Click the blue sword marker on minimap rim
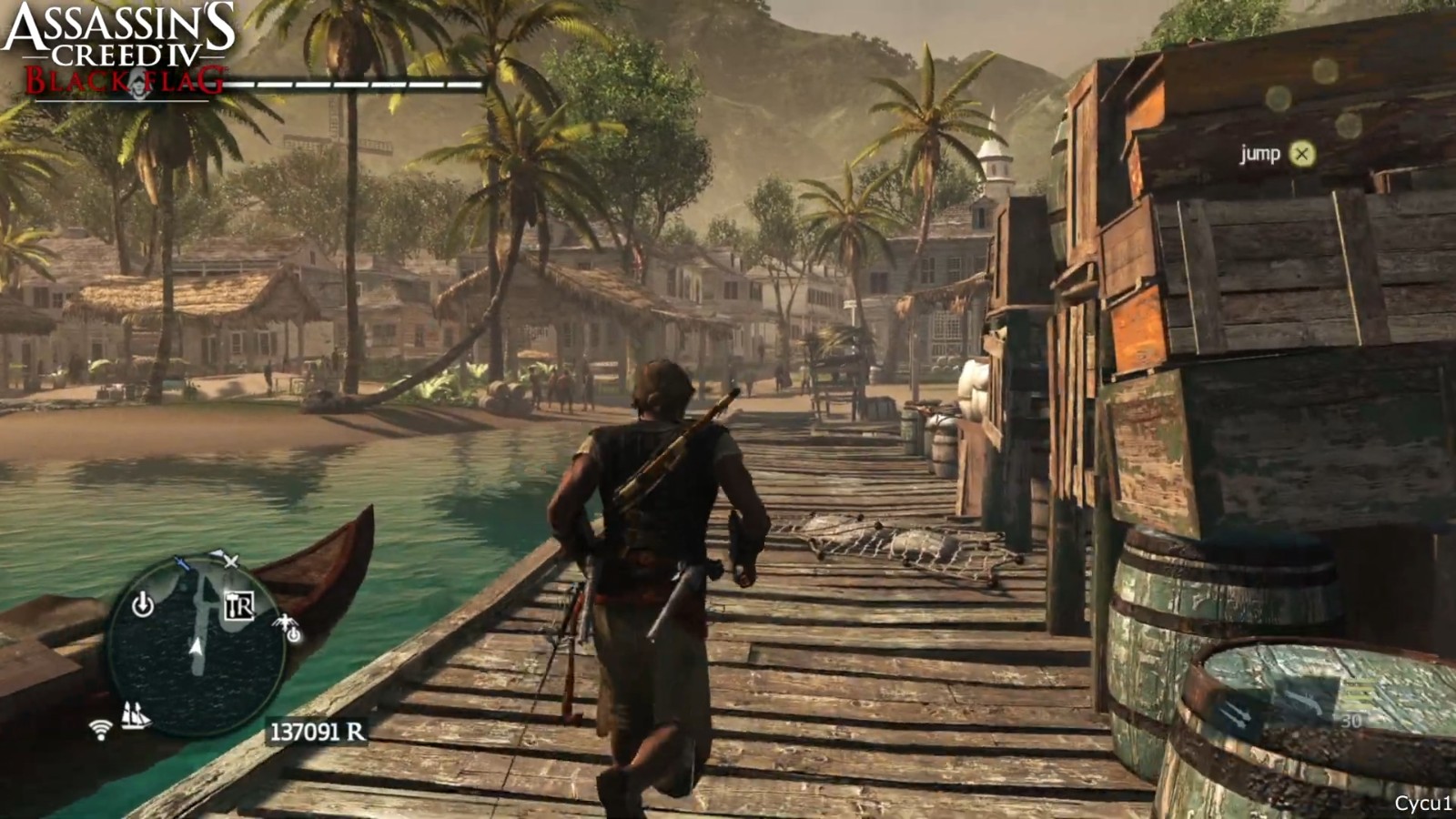Screen dimensions: 1456x819 [x=182, y=564]
